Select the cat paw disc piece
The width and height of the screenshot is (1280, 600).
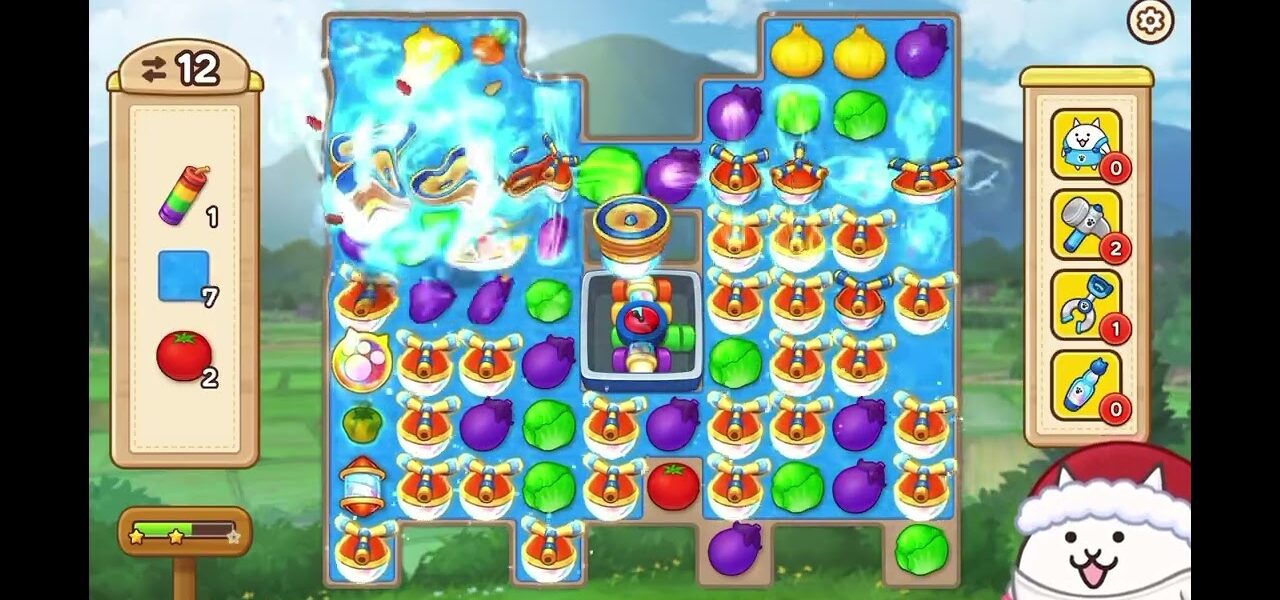[361, 362]
